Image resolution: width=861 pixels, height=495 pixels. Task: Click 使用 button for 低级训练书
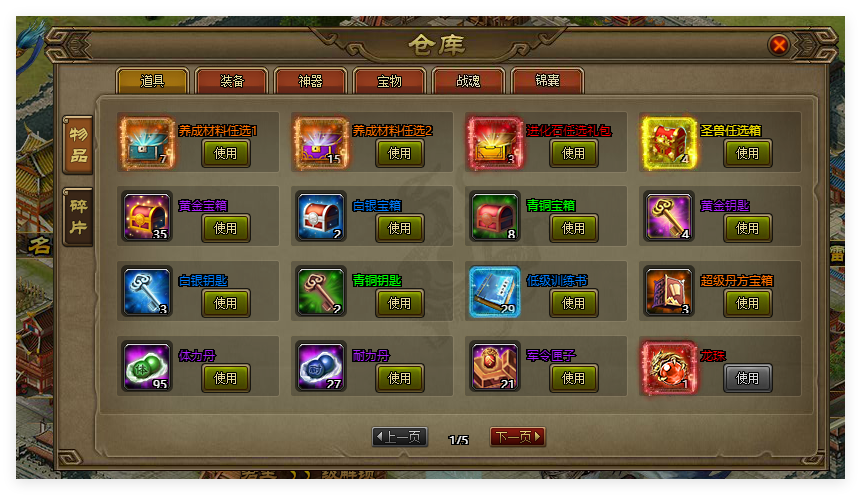pos(574,303)
